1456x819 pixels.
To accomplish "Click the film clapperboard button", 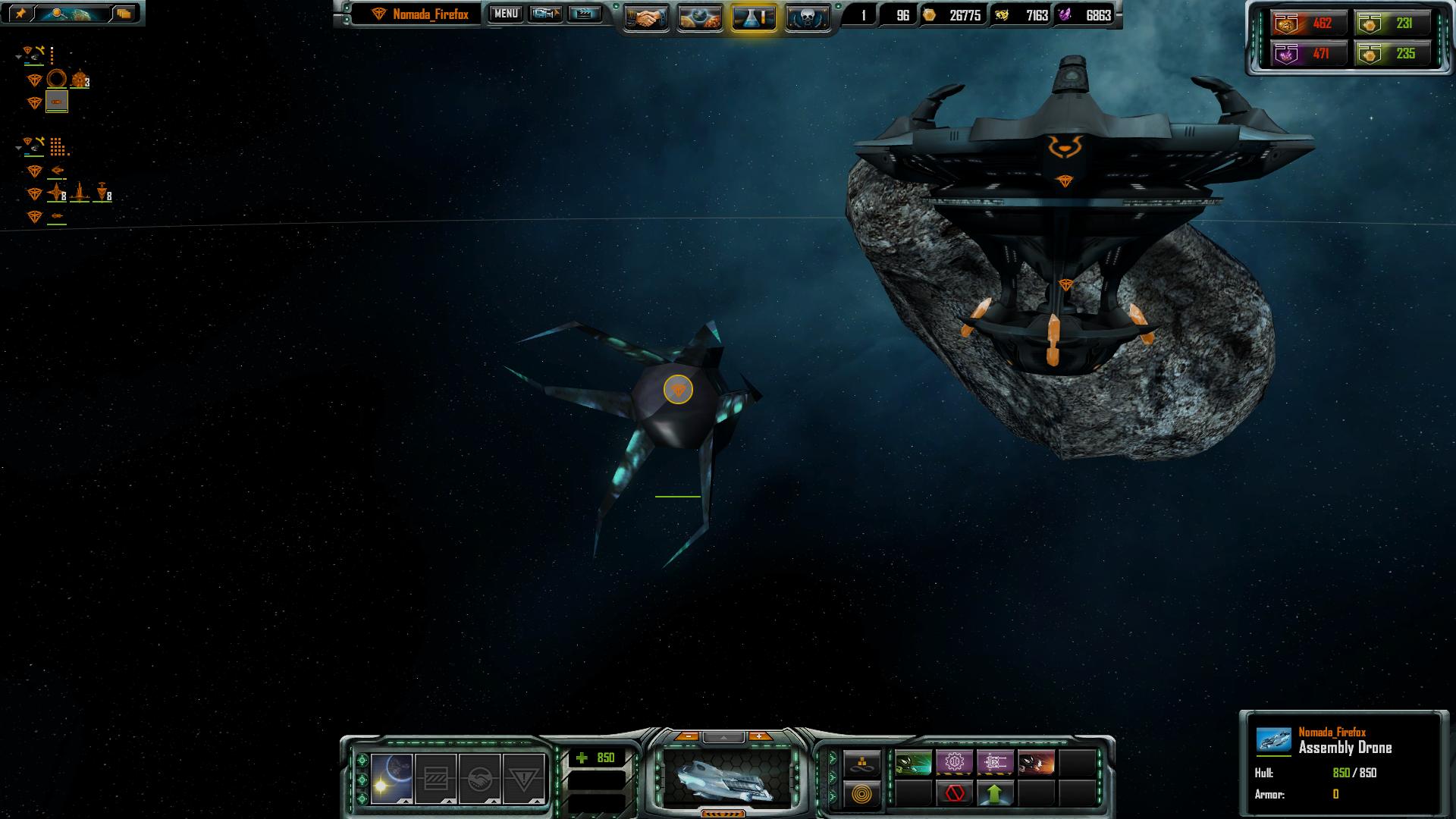I will click(584, 14).
